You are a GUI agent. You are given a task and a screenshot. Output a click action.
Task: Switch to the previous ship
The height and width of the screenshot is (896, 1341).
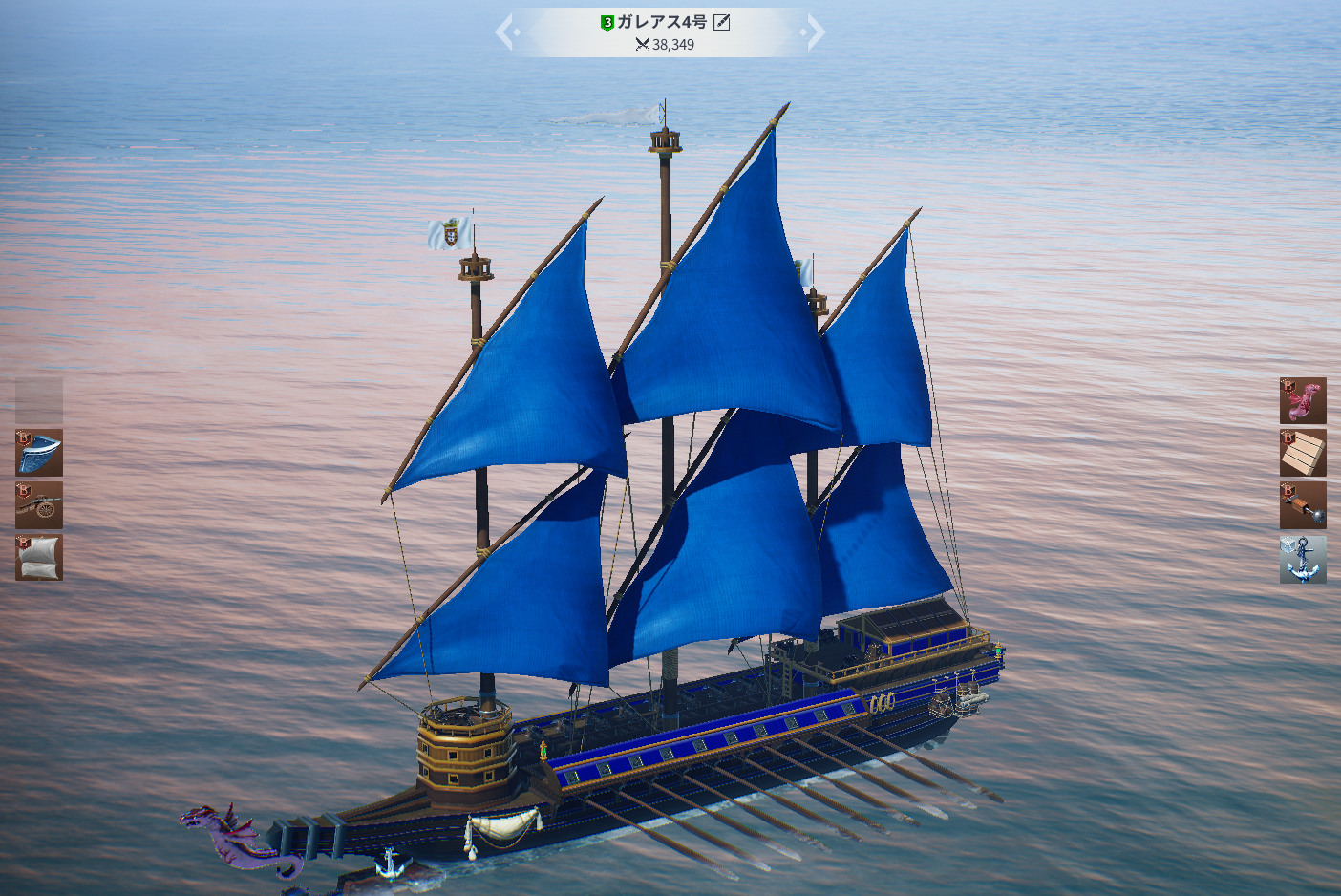[x=506, y=32]
